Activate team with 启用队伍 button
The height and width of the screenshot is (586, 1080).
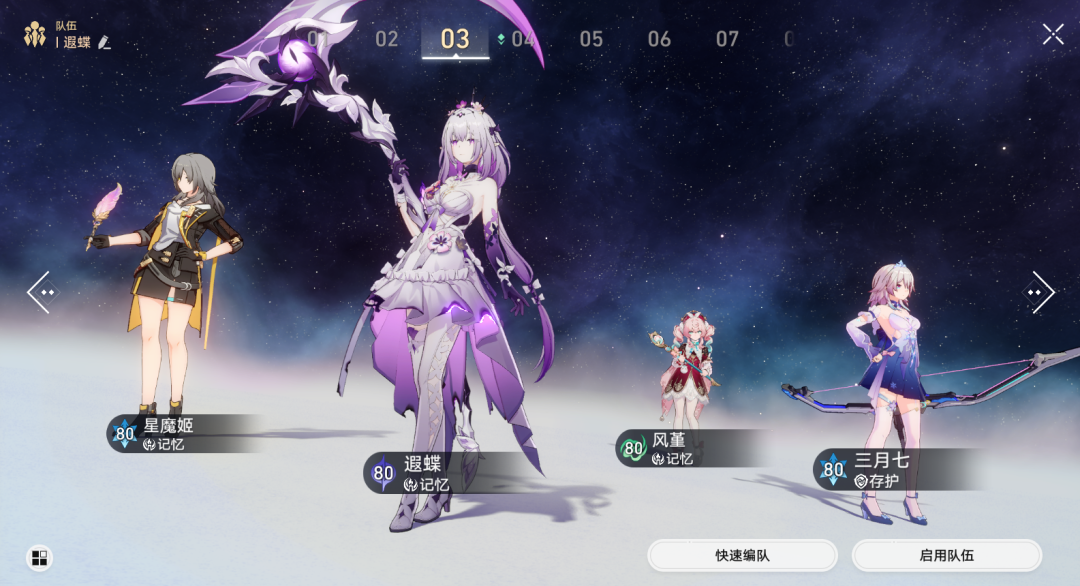946,555
